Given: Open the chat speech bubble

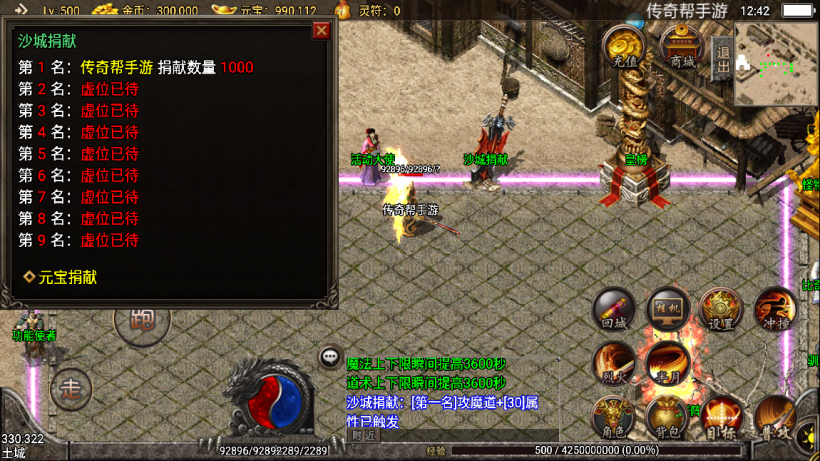Looking at the screenshot, I should click(330, 357).
